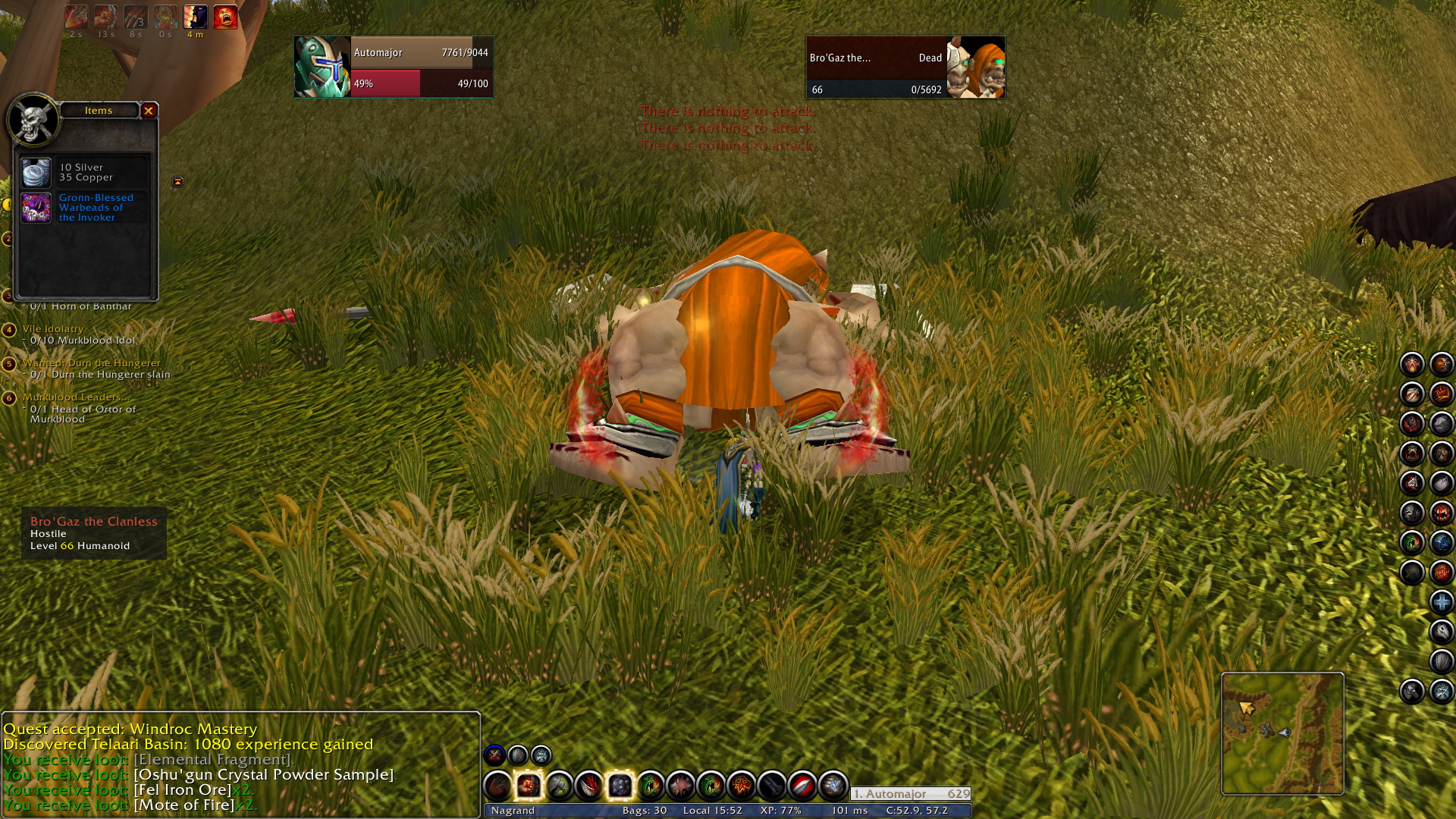The image size is (1456, 819).
Task: Select the Murkblood Leaders quest entry
Action: [76, 397]
